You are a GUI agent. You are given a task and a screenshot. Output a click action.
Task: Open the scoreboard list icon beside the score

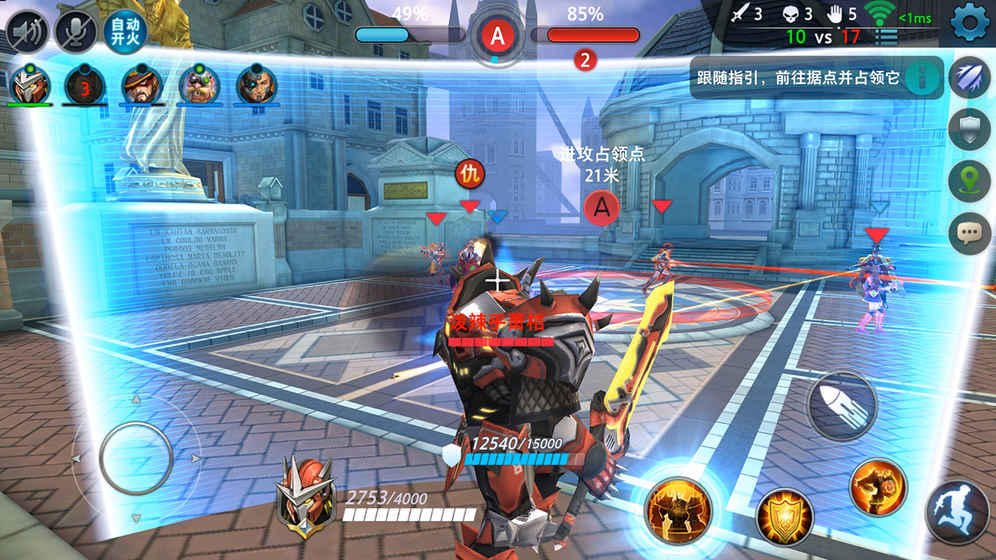click(886, 37)
